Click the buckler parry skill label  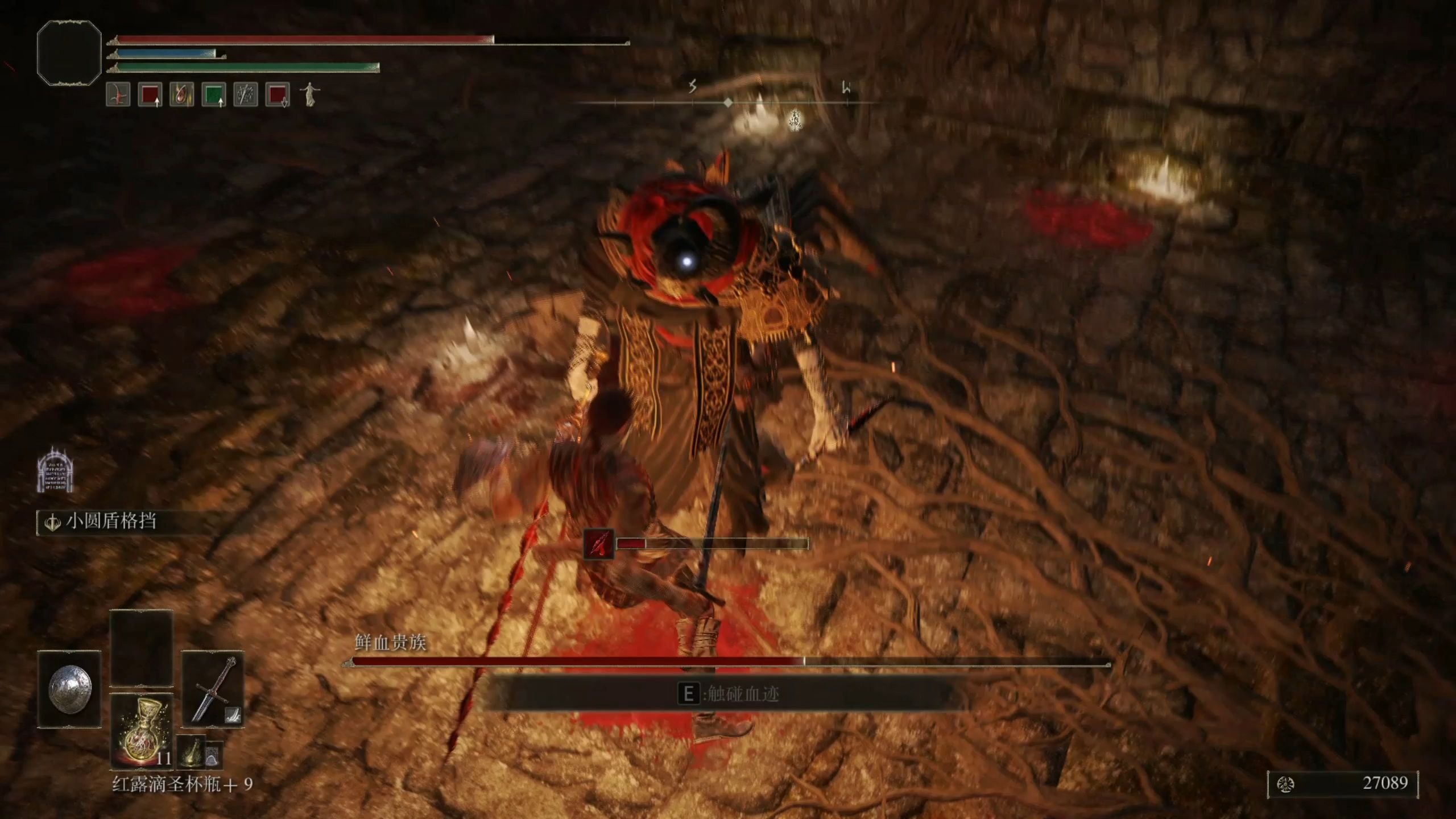[110, 521]
